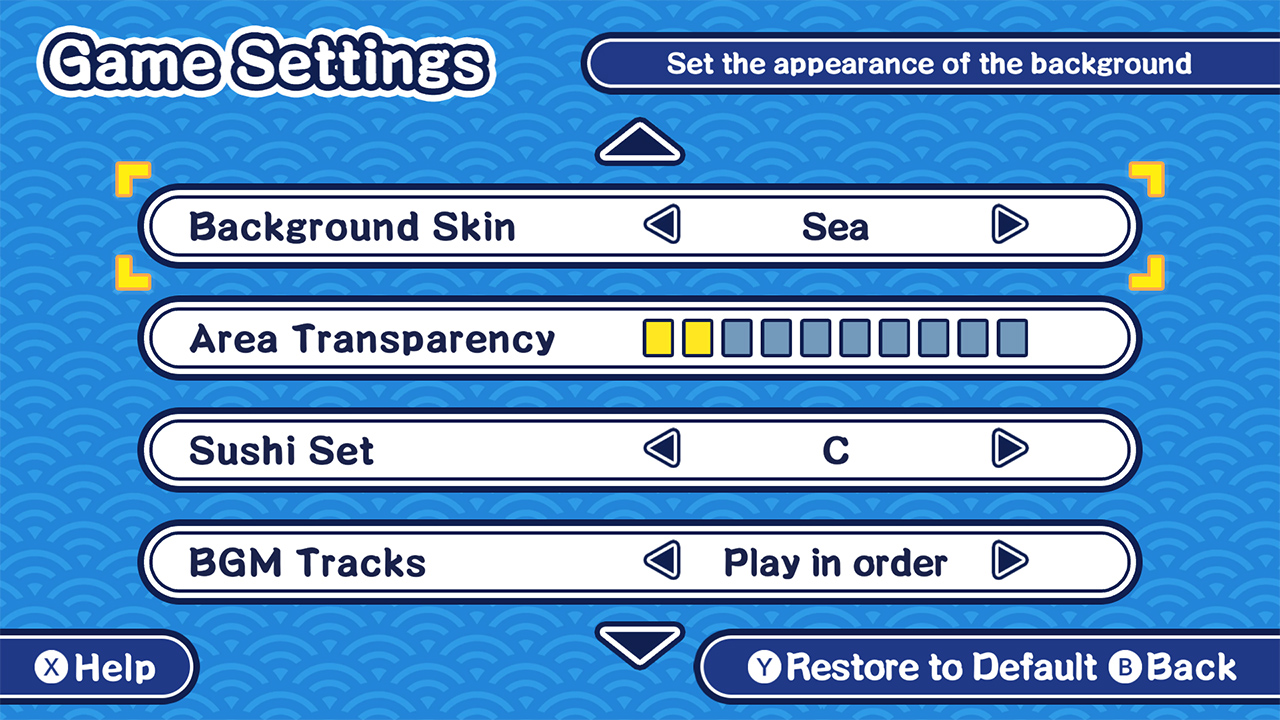Click the last gray transparency square

pyautogui.click(x=1012, y=338)
